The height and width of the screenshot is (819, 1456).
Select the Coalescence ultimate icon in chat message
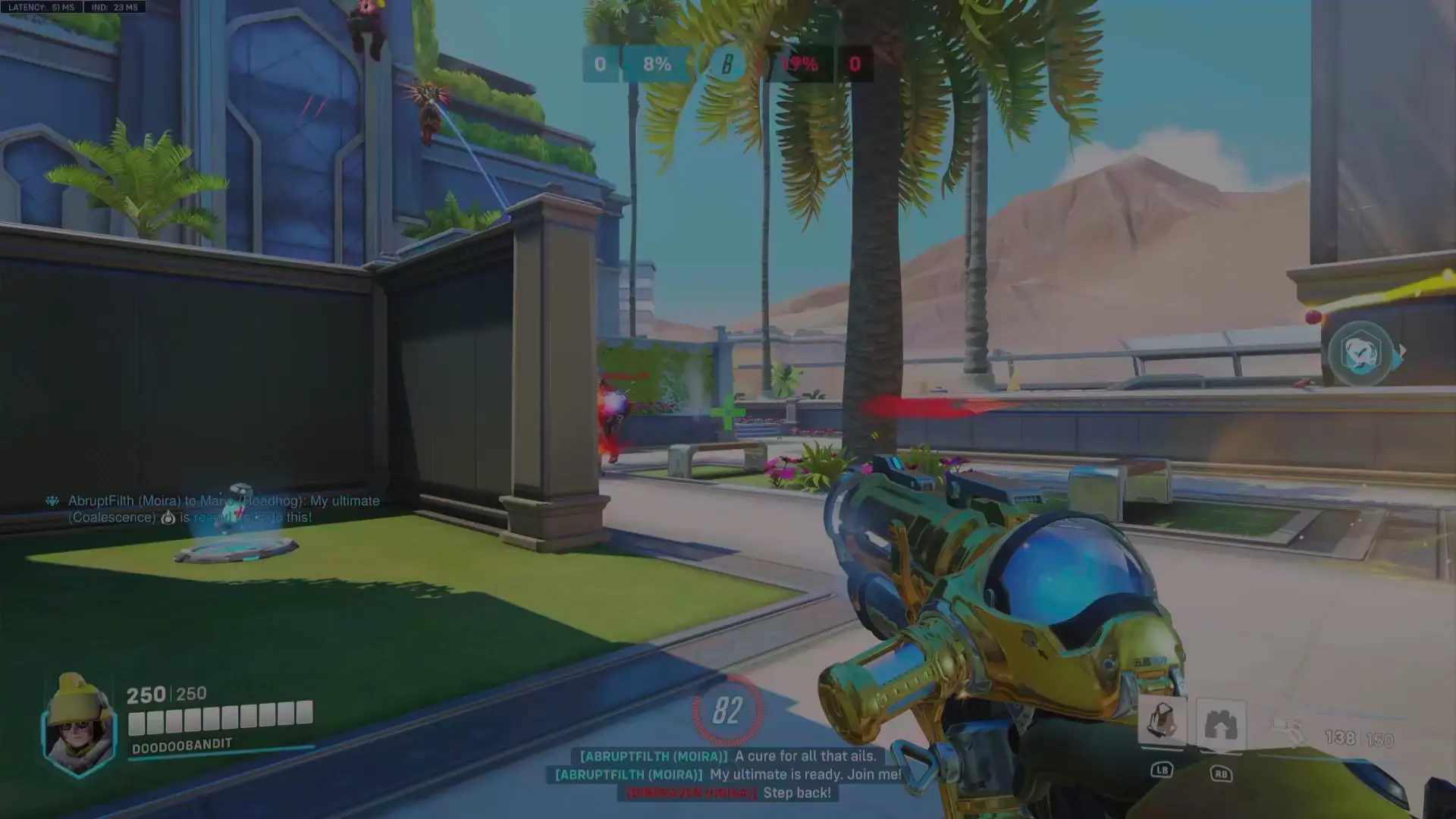(x=168, y=517)
